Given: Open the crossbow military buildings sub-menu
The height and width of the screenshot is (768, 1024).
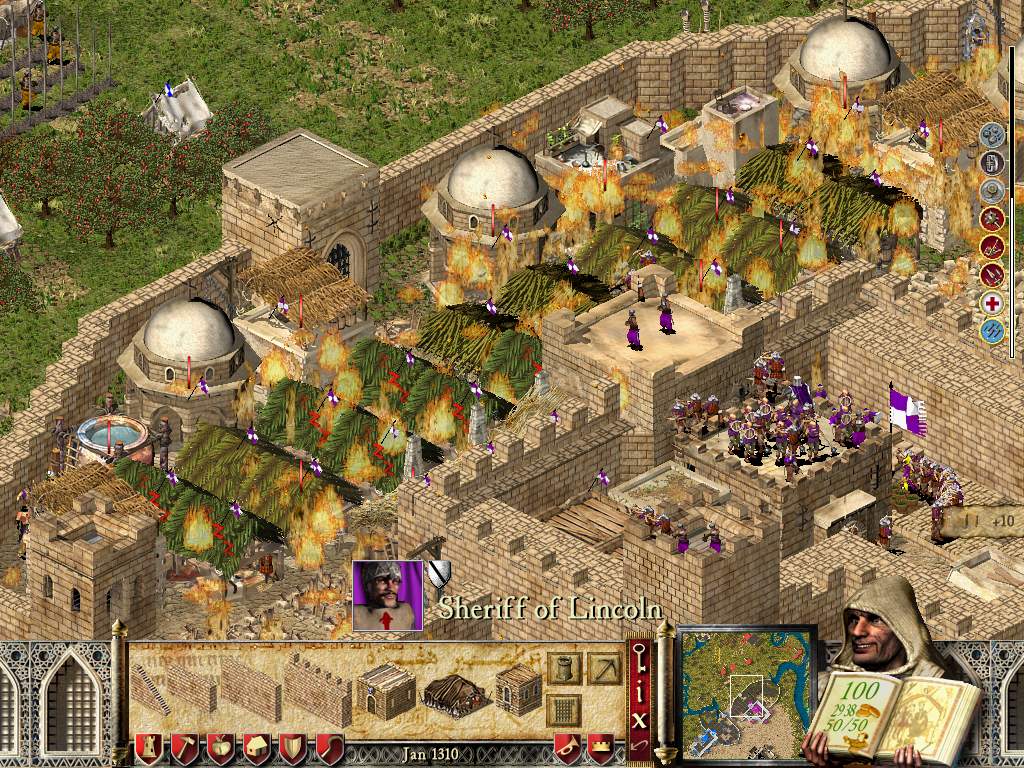Looking at the screenshot, I should (x=603, y=668).
